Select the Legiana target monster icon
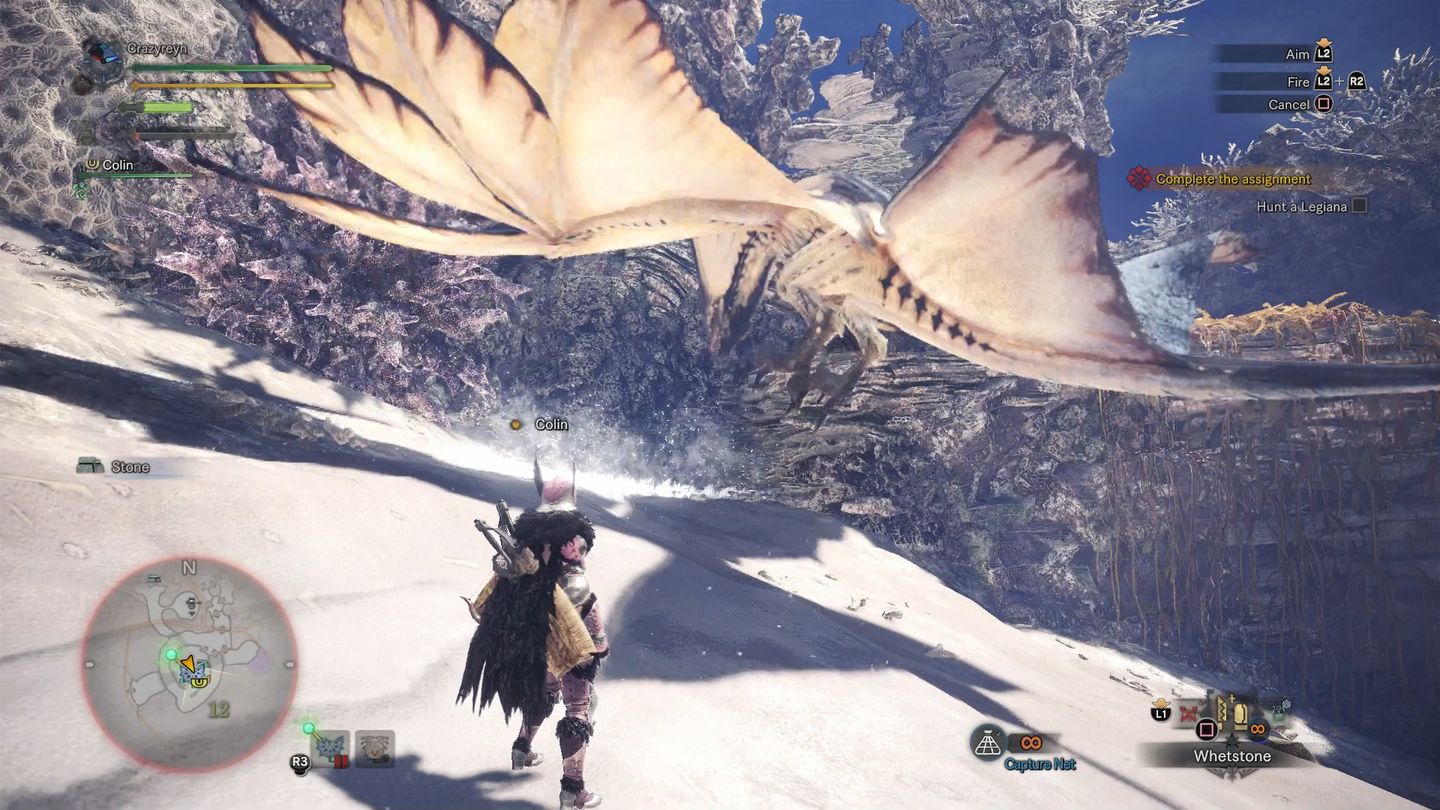 click(330, 747)
